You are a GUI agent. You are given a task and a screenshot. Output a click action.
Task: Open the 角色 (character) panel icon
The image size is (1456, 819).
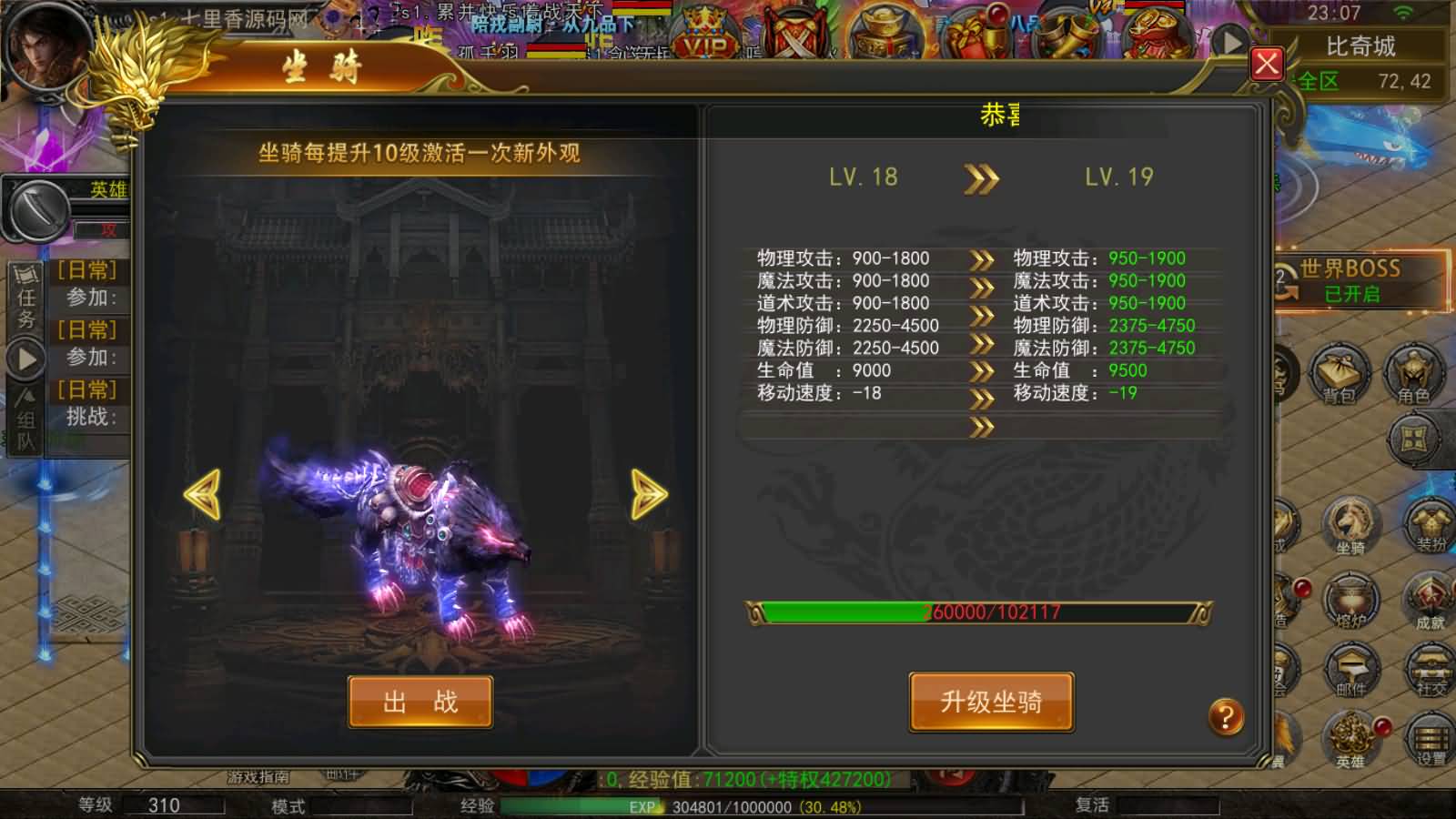(1417, 373)
